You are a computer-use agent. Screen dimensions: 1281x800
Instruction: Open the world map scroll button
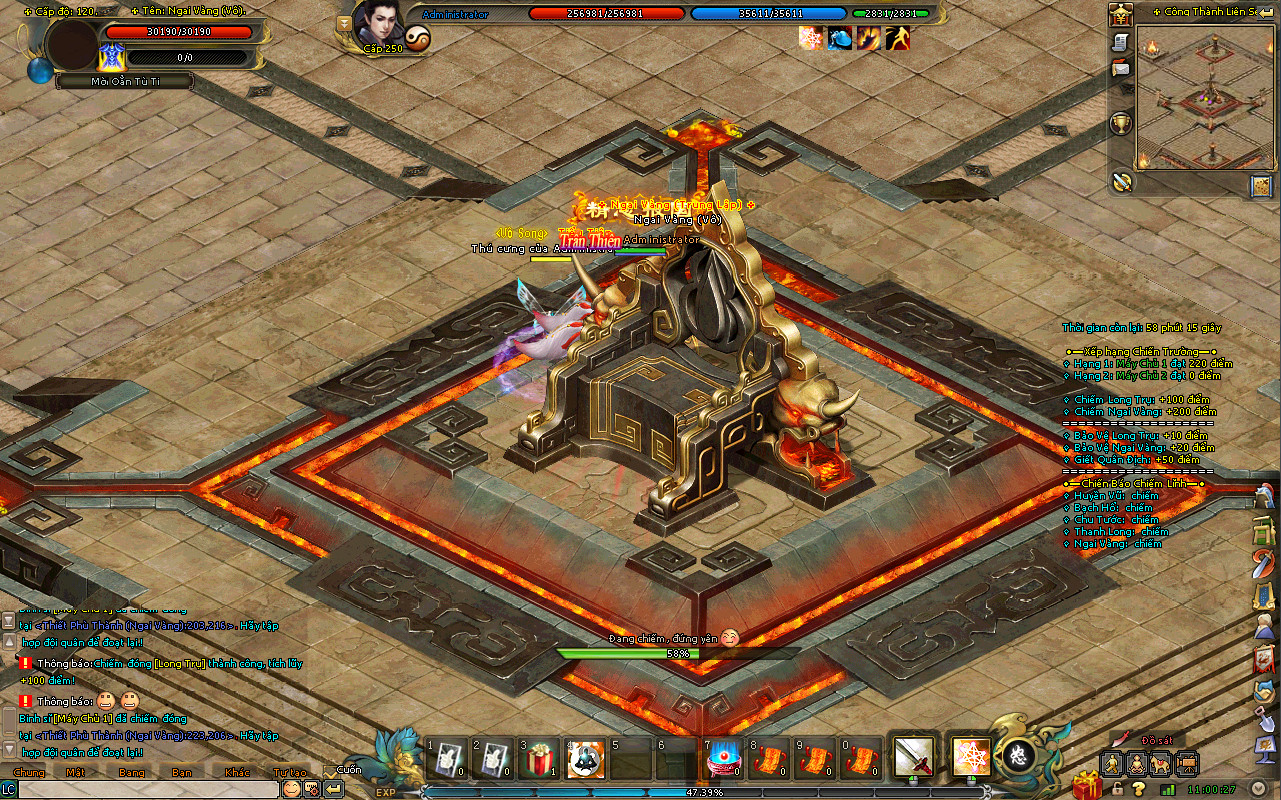pyautogui.click(x=1260, y=185)
